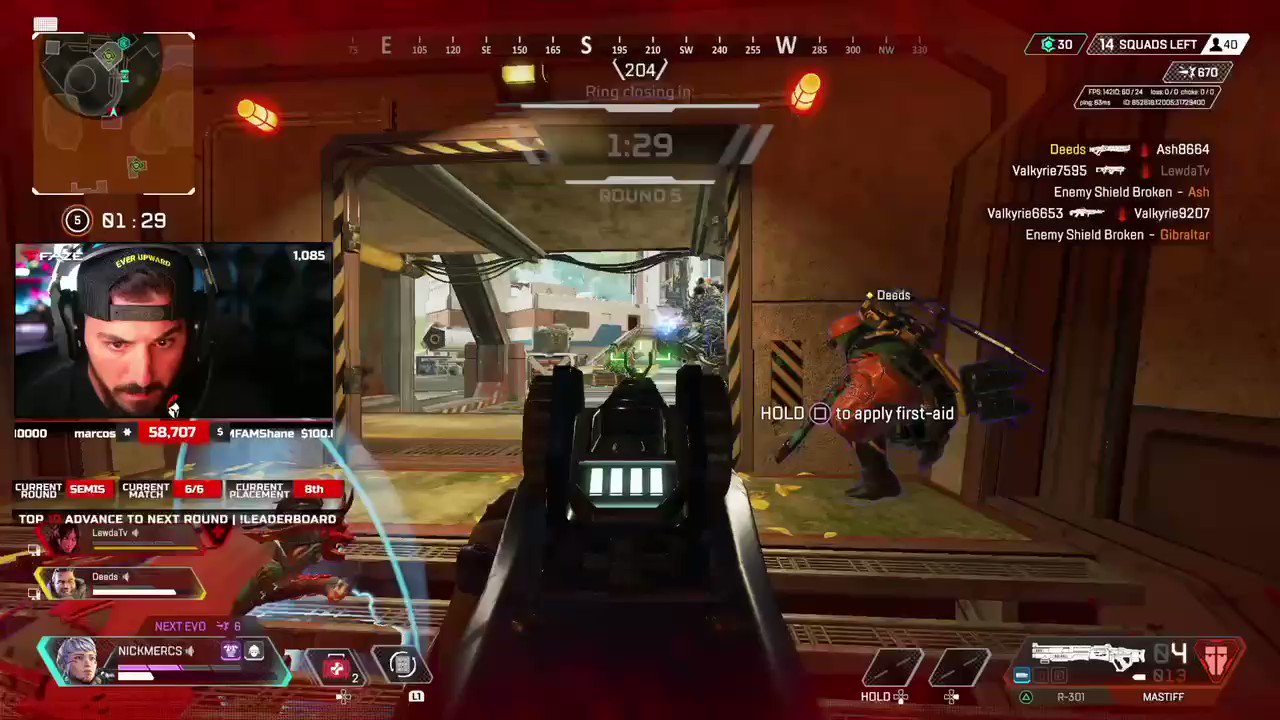1280x720 pixels.
Task: Select the light ammo attachment icon
Action: click(1022, 676)
